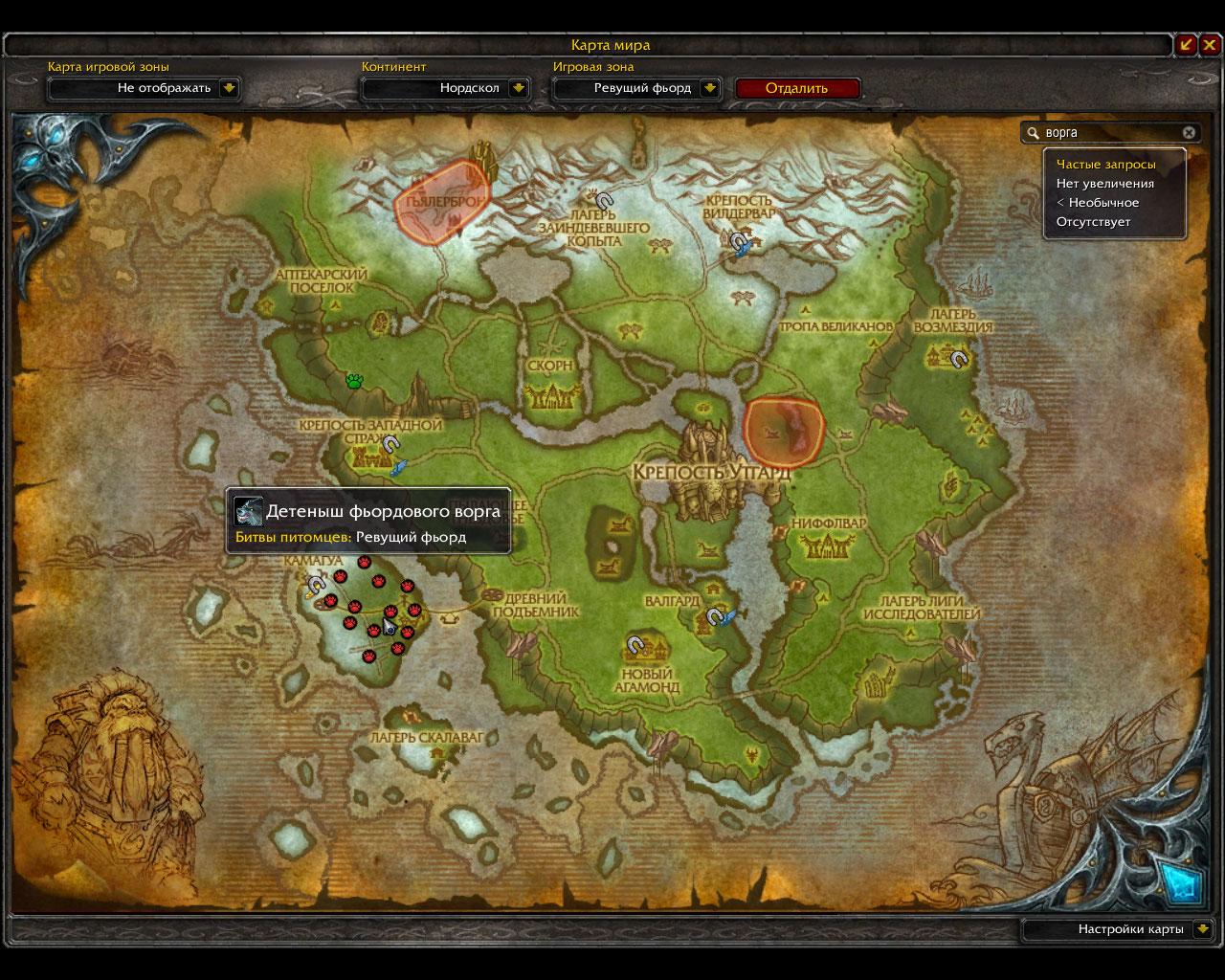1225x980 pixels.
Task: Click the red highlighted area beside Крепость Утгард
Action: [784, 433]
